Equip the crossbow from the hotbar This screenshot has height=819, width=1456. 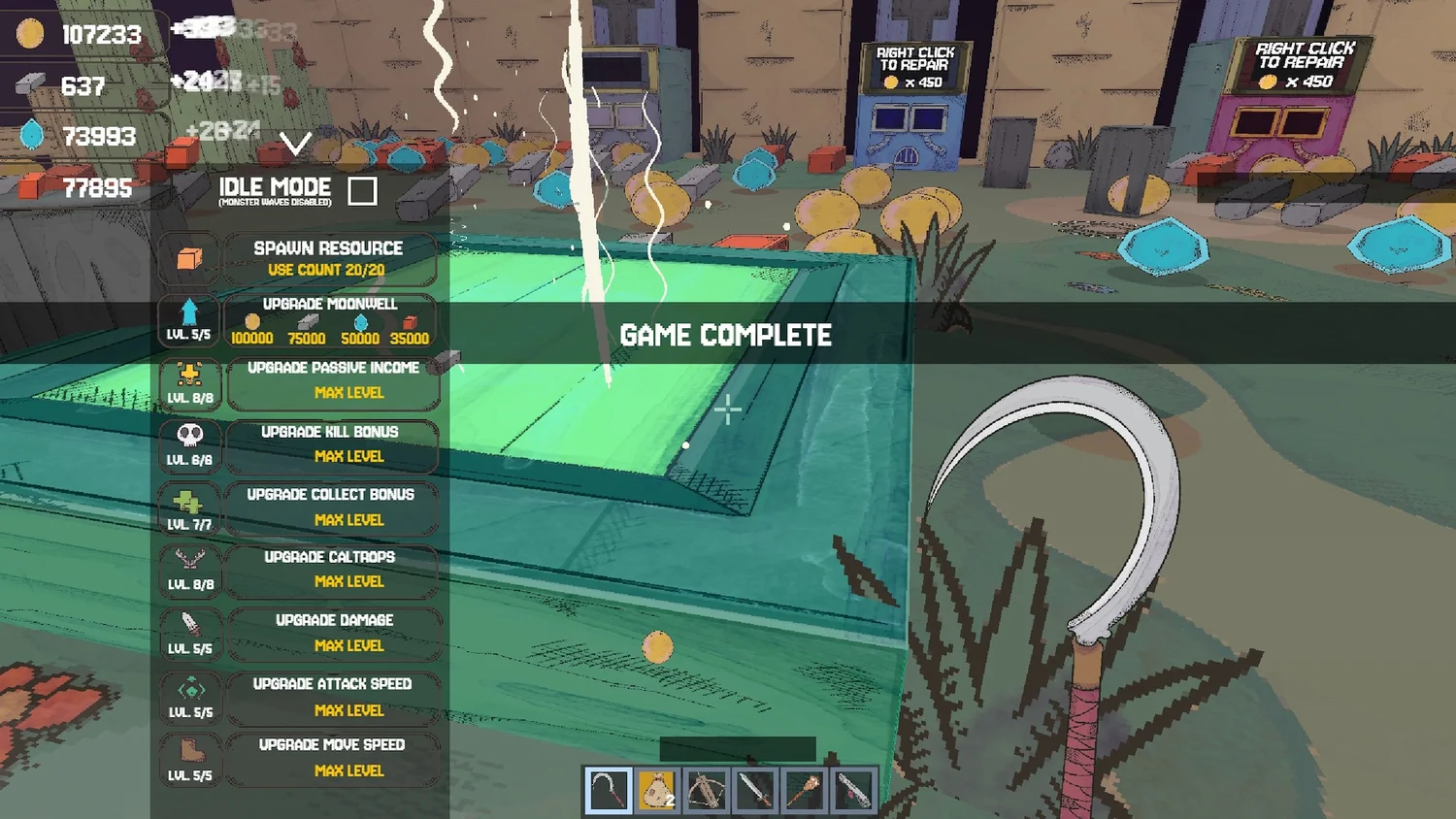pos(707,791)
